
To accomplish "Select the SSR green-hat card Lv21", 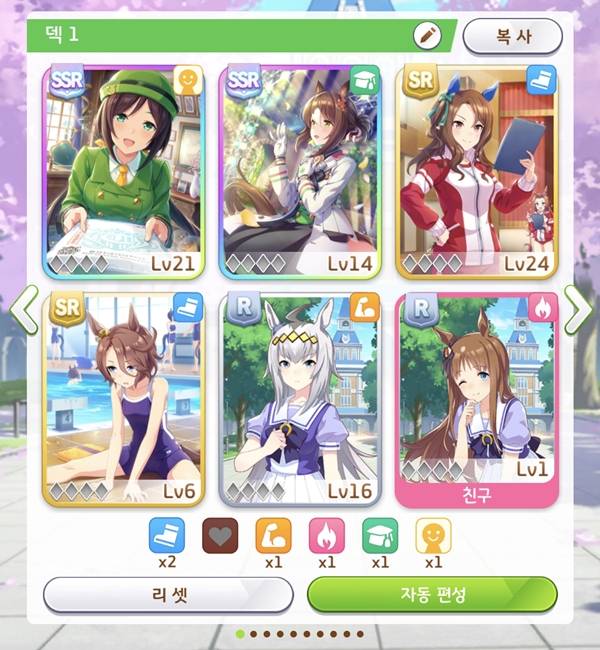I will click(123, 171).
